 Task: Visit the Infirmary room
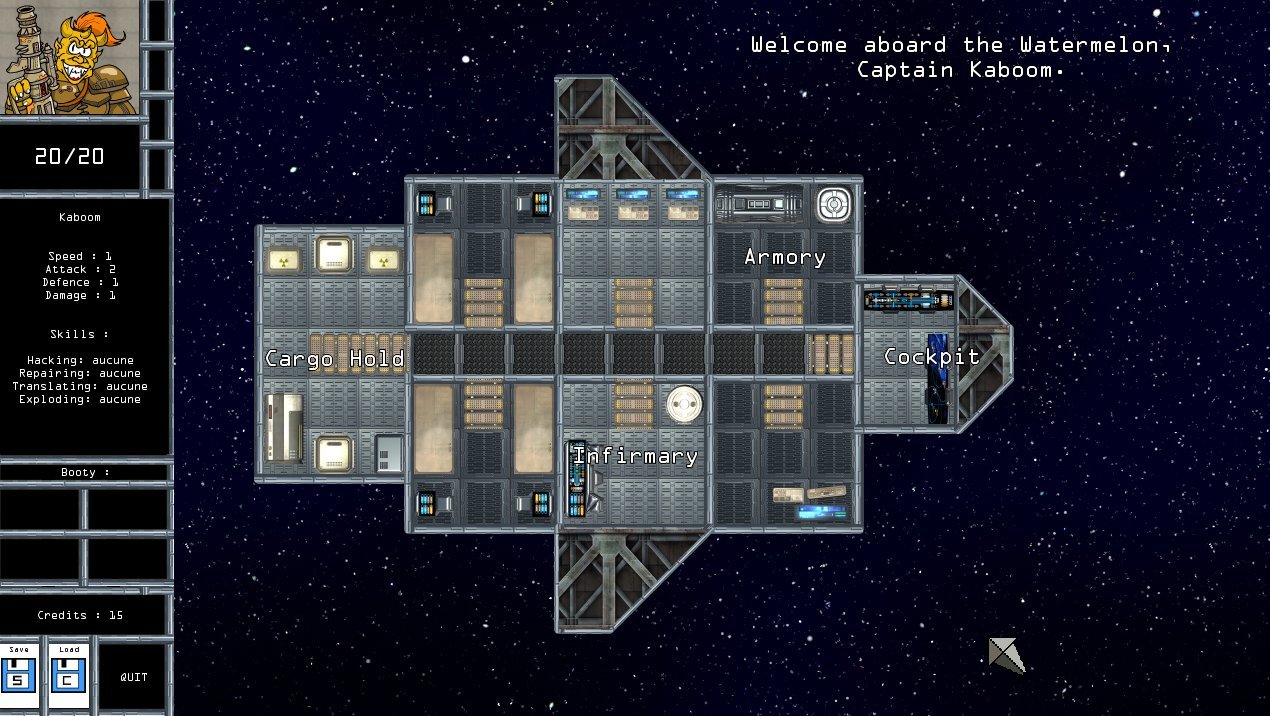(636, 456)
